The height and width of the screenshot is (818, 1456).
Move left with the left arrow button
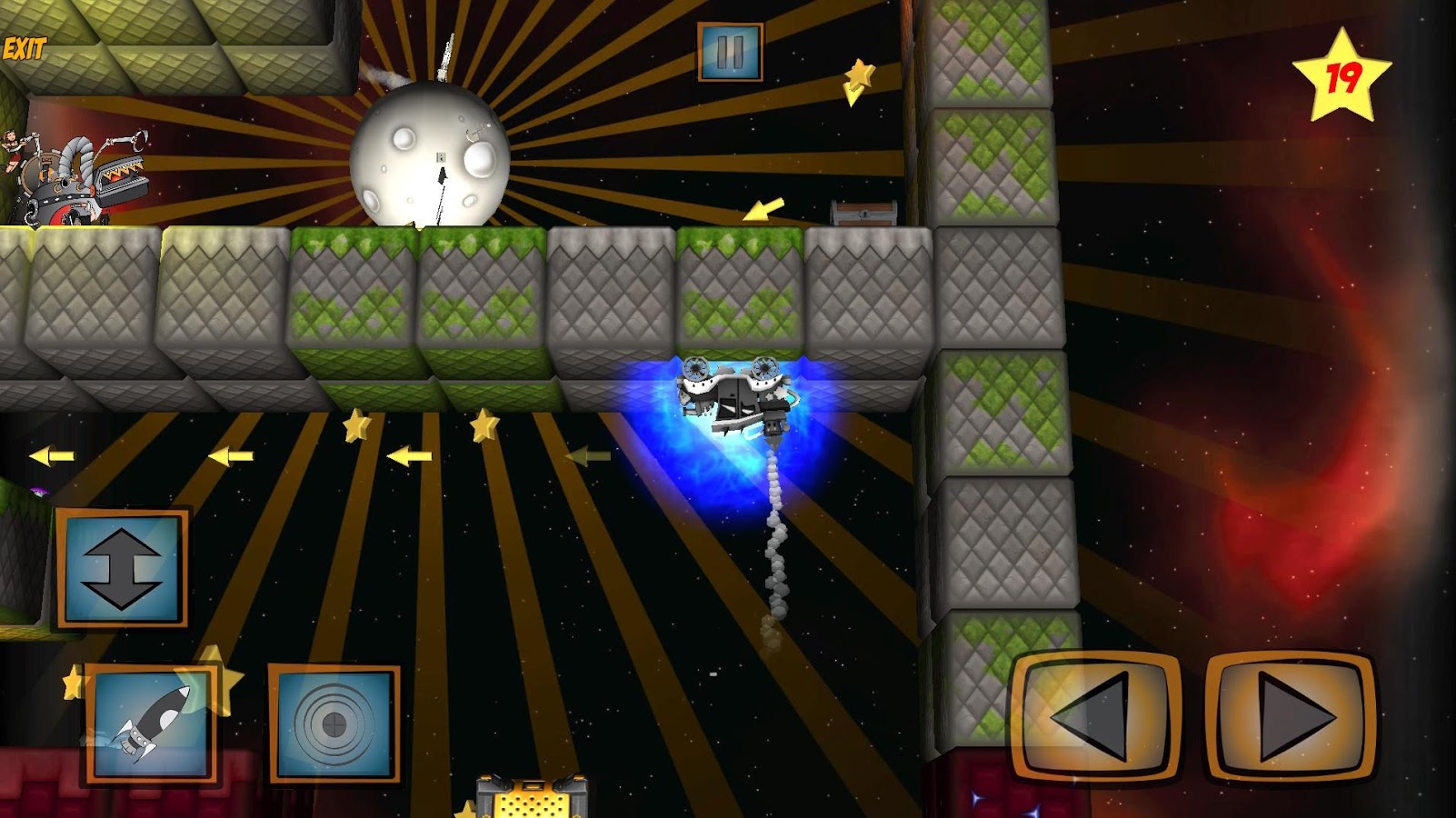click(x=1095, y=715)
